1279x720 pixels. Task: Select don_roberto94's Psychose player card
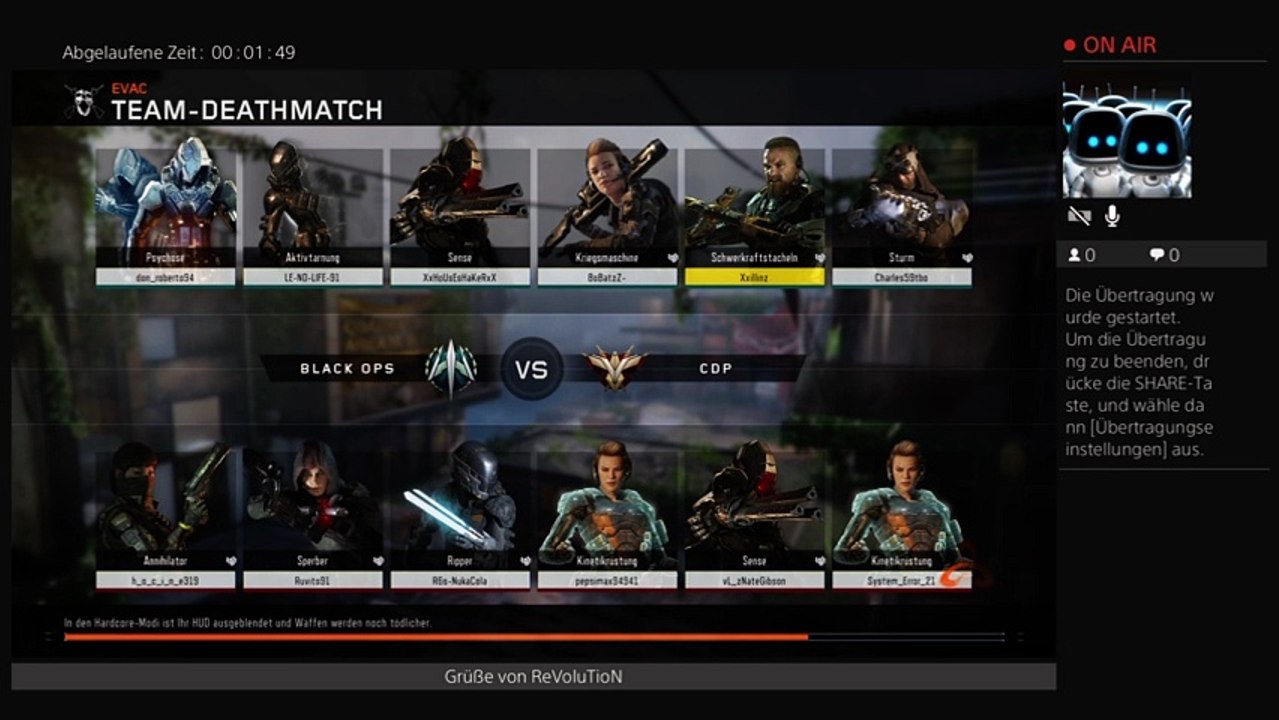point(166,215)
